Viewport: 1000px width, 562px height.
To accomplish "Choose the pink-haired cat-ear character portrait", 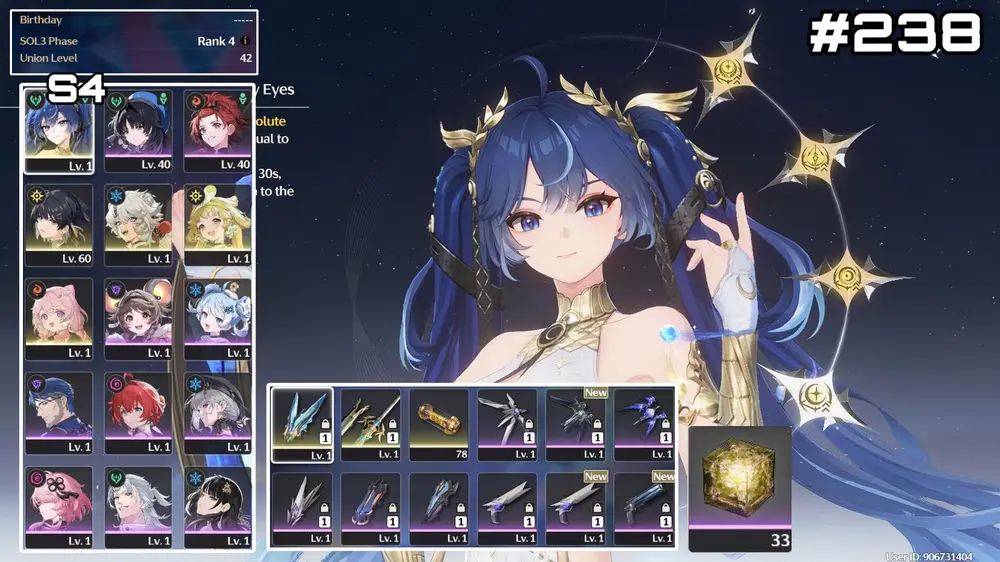I will (59, 319).
